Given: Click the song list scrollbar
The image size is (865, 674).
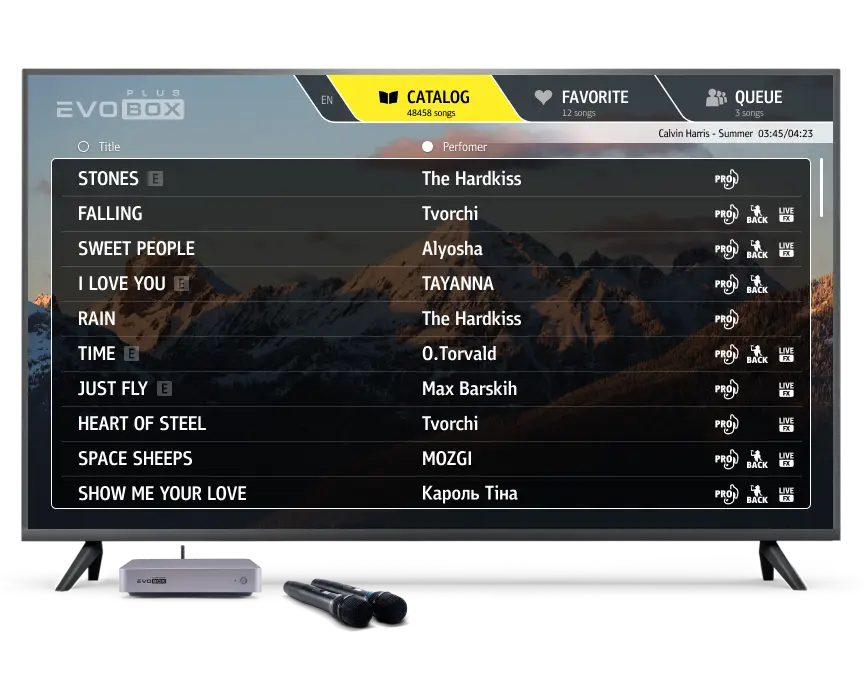Looking at the screenshot, I should coord(822,187).
